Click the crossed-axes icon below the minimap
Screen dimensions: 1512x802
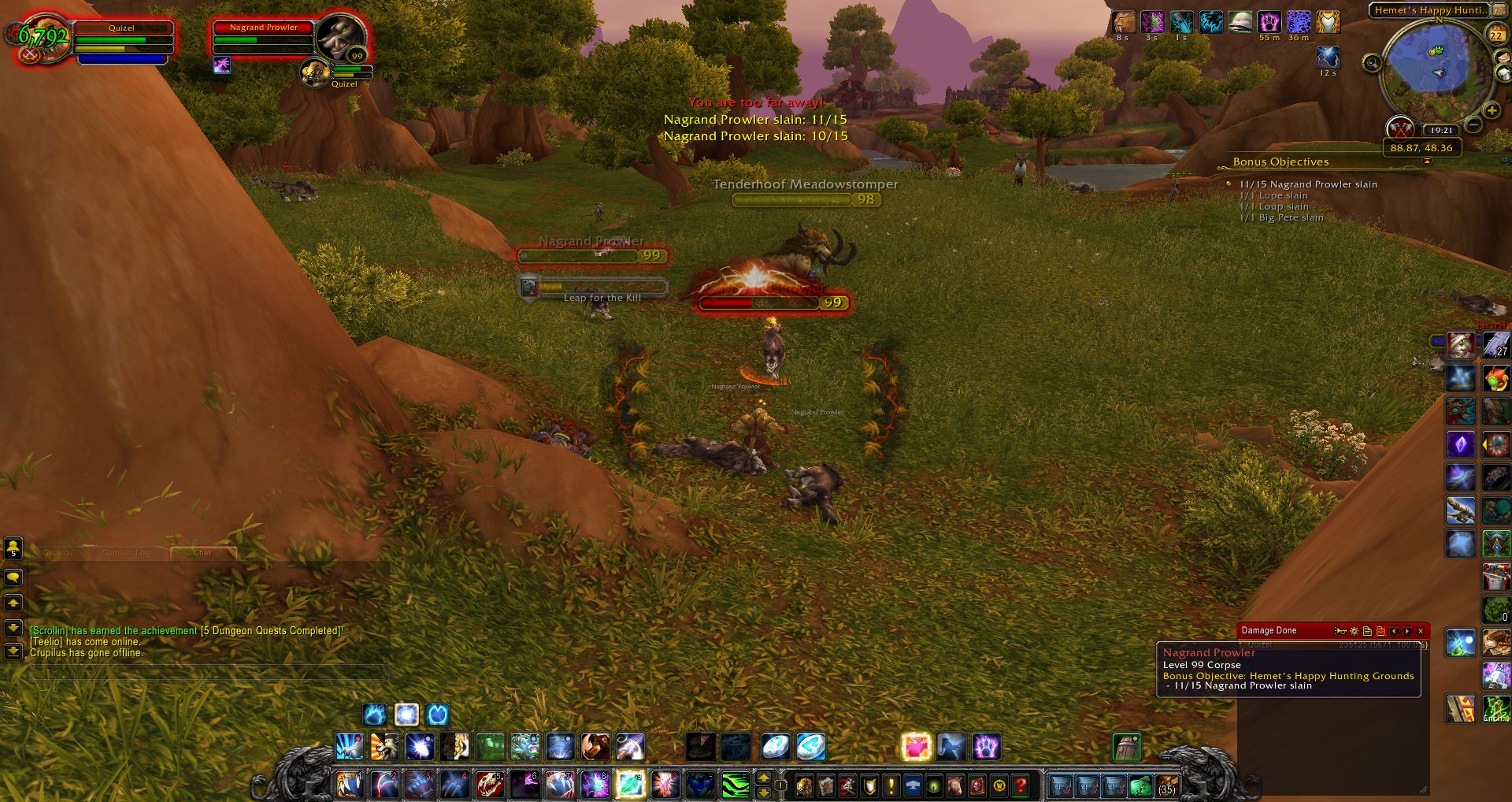[x=1399, y=128]
